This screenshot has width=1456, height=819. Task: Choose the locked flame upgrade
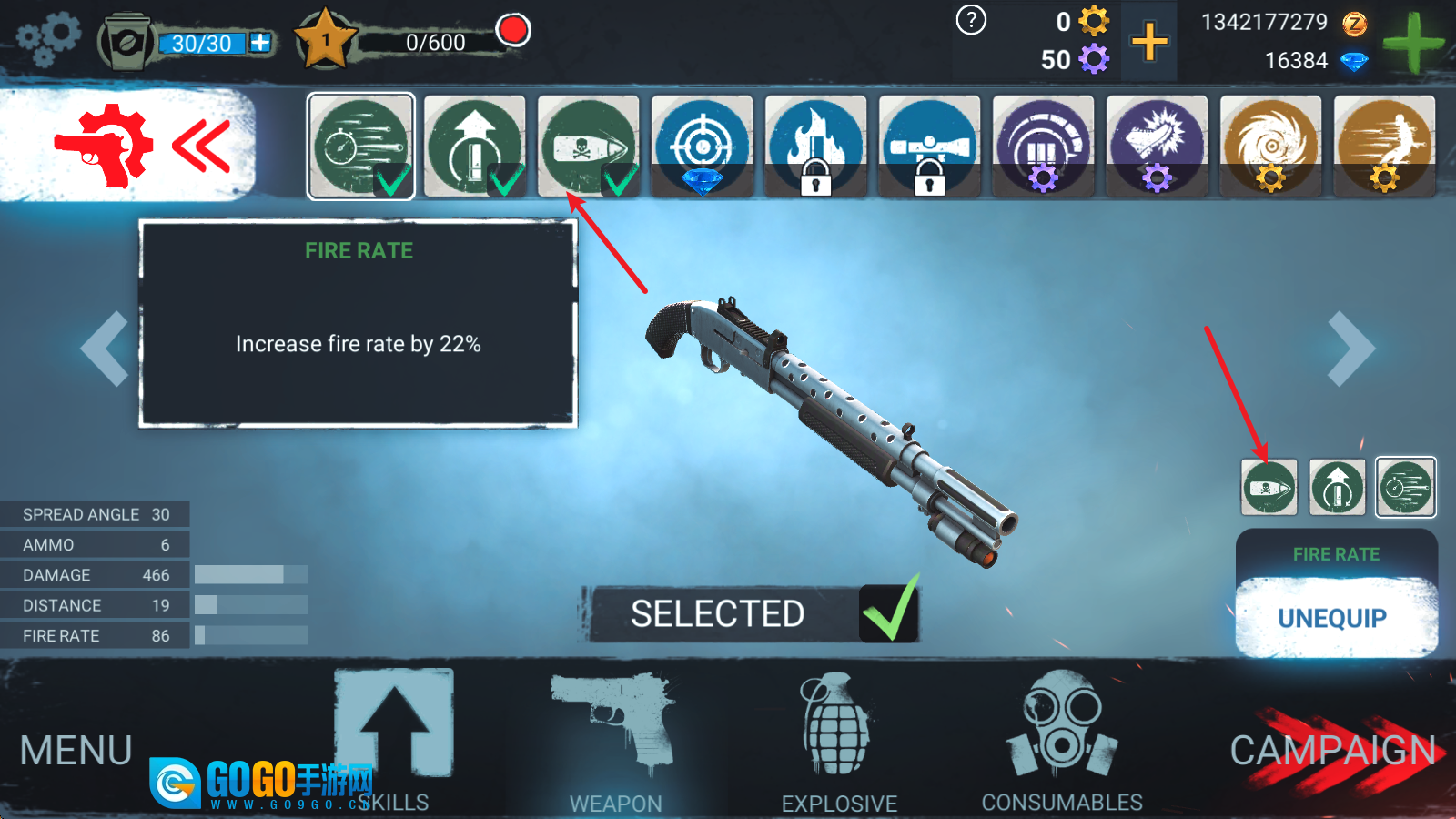815,146
